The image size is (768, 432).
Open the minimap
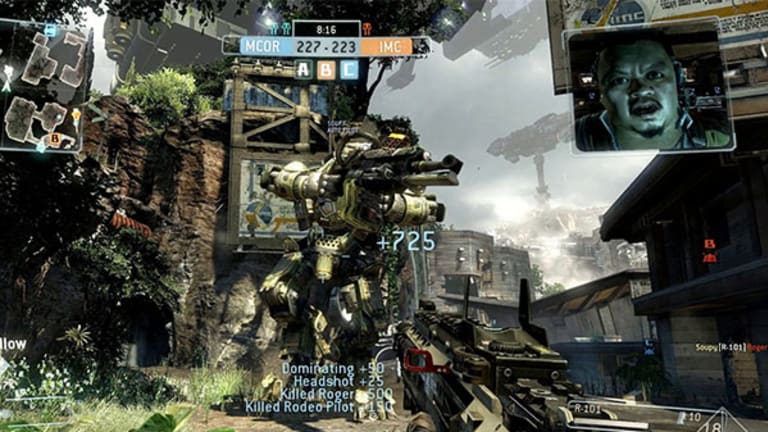[45, 85]
